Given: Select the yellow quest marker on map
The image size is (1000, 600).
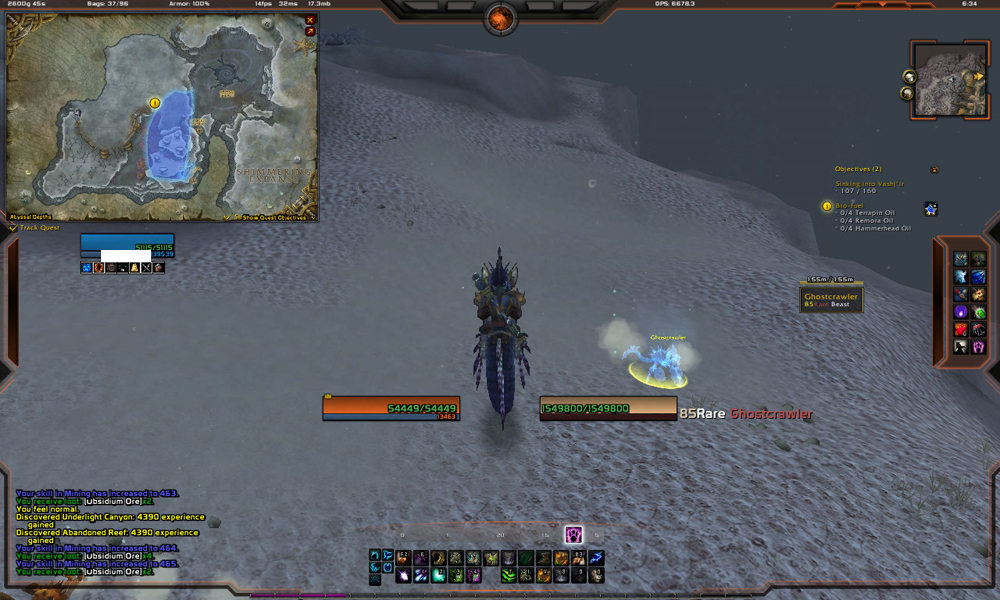Looking at the screenshot, I should [155, 102].
